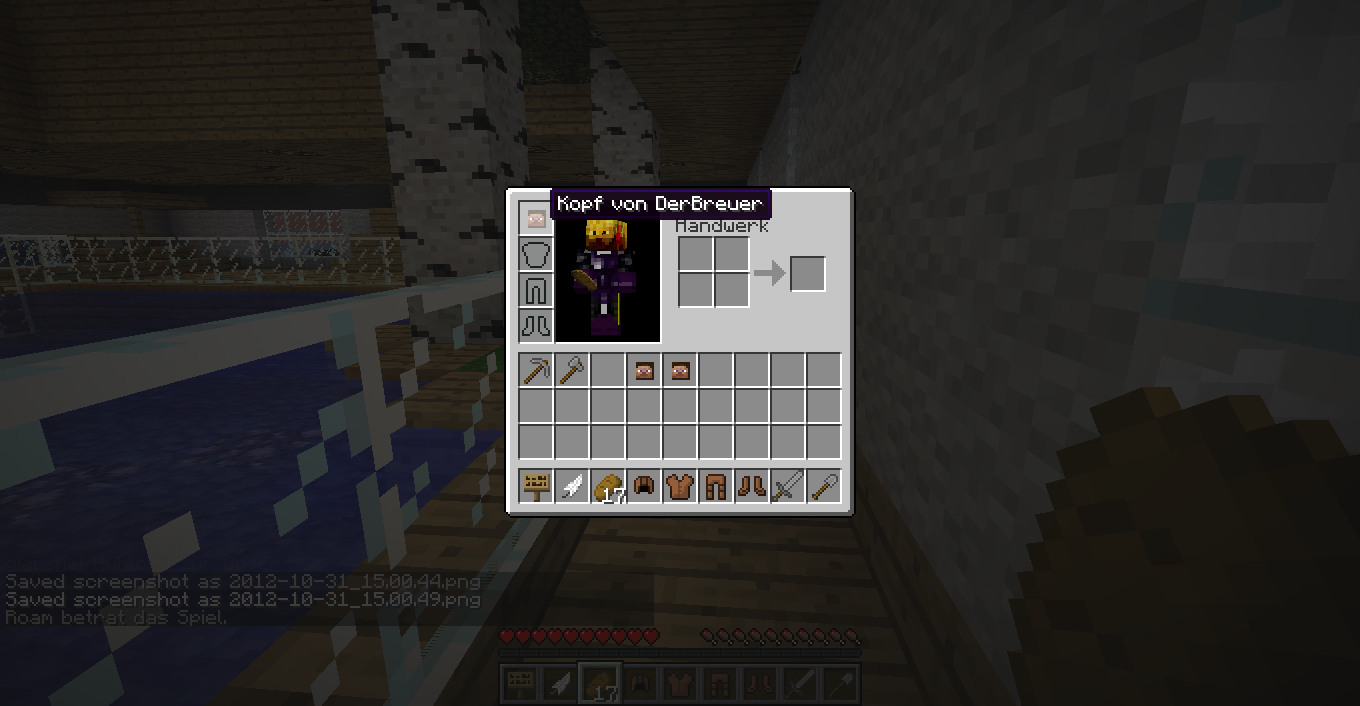The width and height of the screenshot is (1360, 706).
Task: Select the empty boots armor slot
Action: (x=536, y=326)
